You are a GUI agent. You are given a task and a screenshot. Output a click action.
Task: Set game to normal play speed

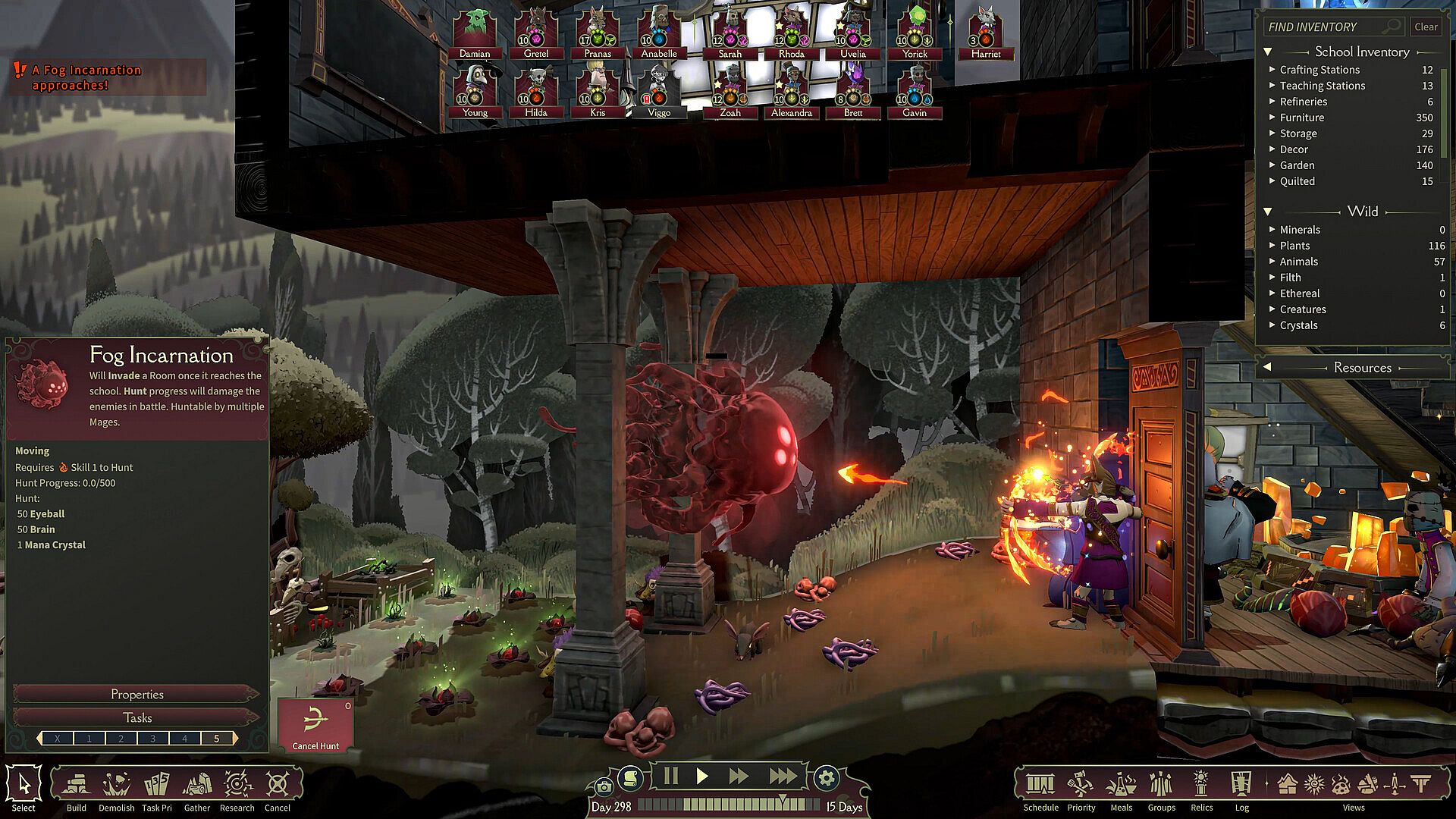coord(702,776)
